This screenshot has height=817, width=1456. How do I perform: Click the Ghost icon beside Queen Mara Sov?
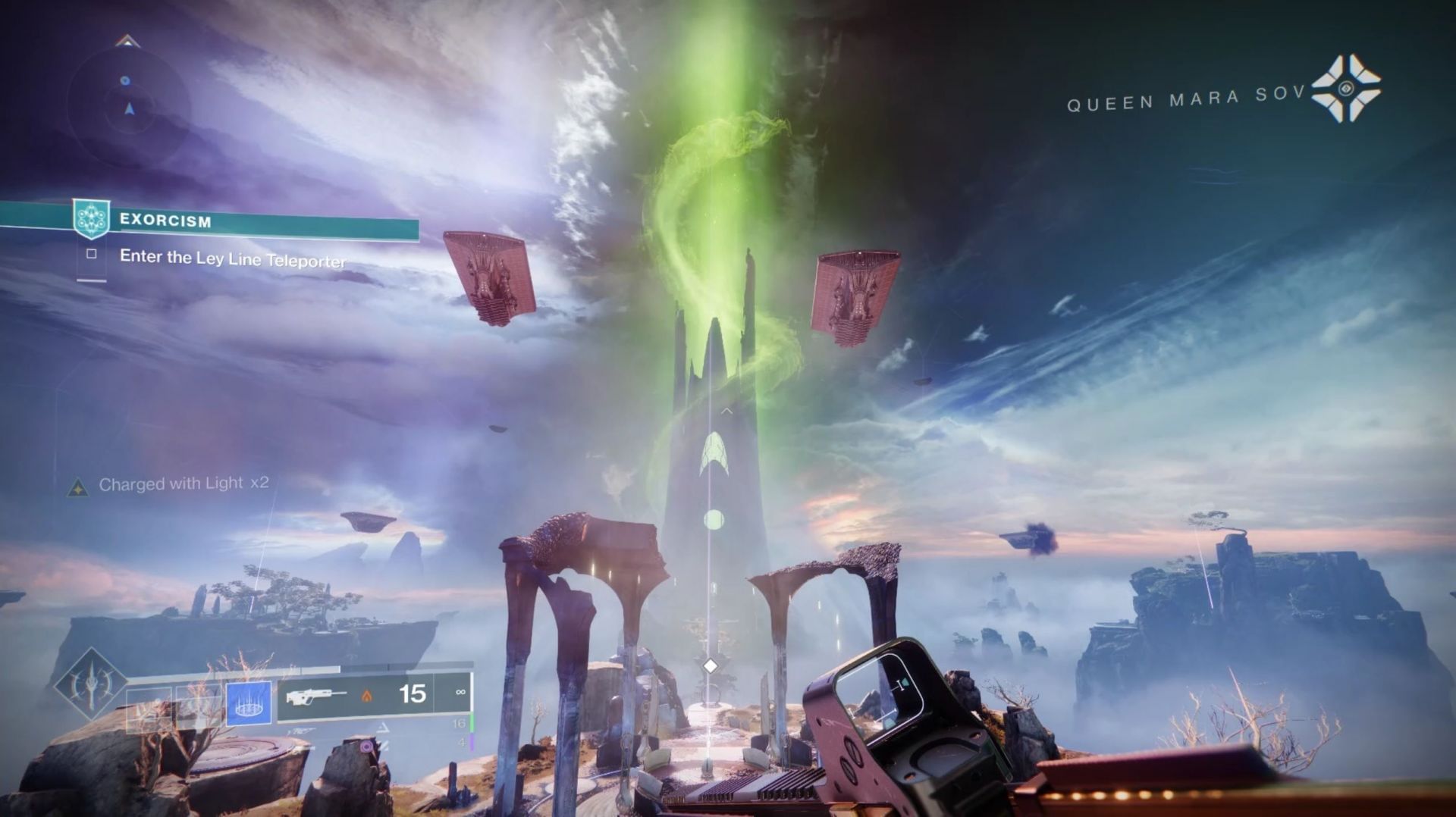point(1346,89)
